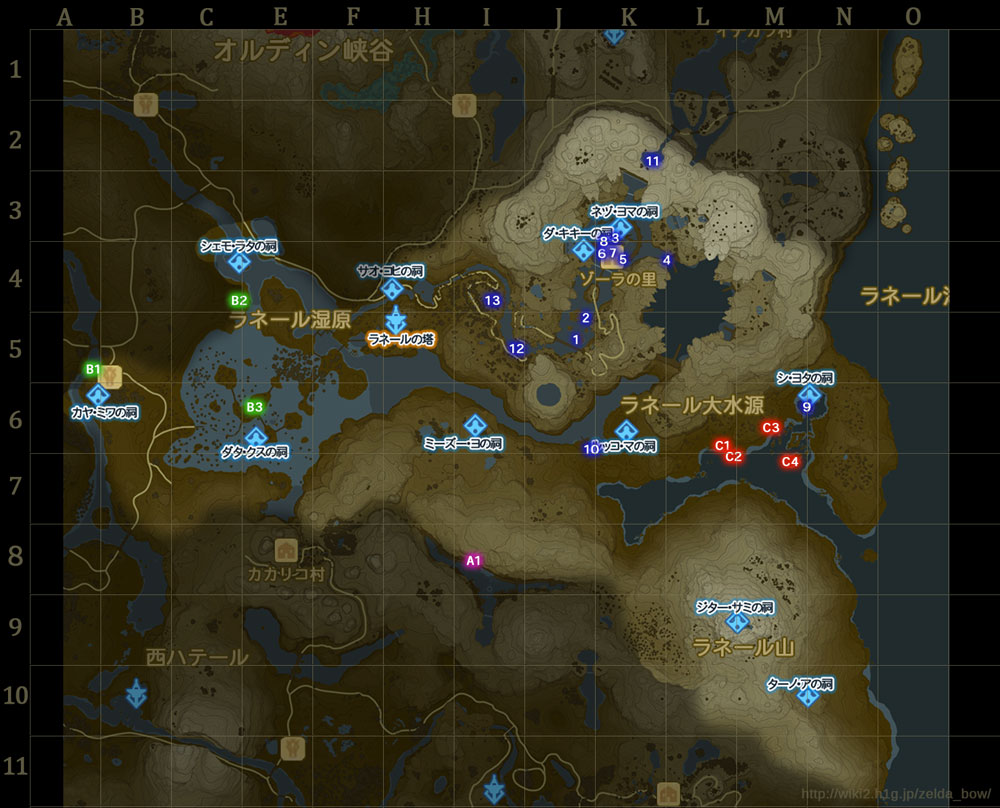Viewport: 1000px width, 808px height.
Task: Select red marker C4
Action: [790, 461]
